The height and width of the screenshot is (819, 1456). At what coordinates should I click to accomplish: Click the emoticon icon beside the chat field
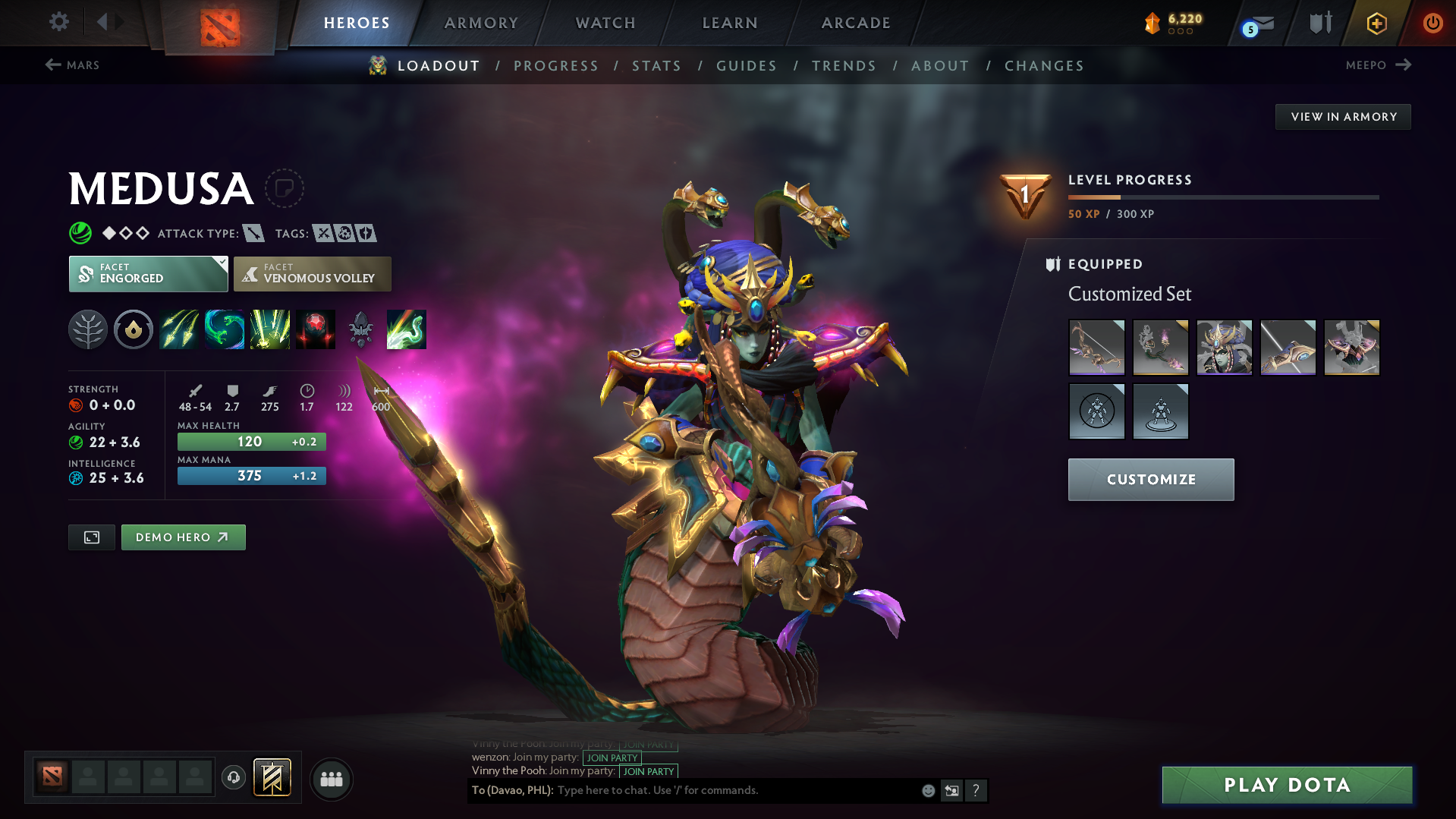pos(927,790)
